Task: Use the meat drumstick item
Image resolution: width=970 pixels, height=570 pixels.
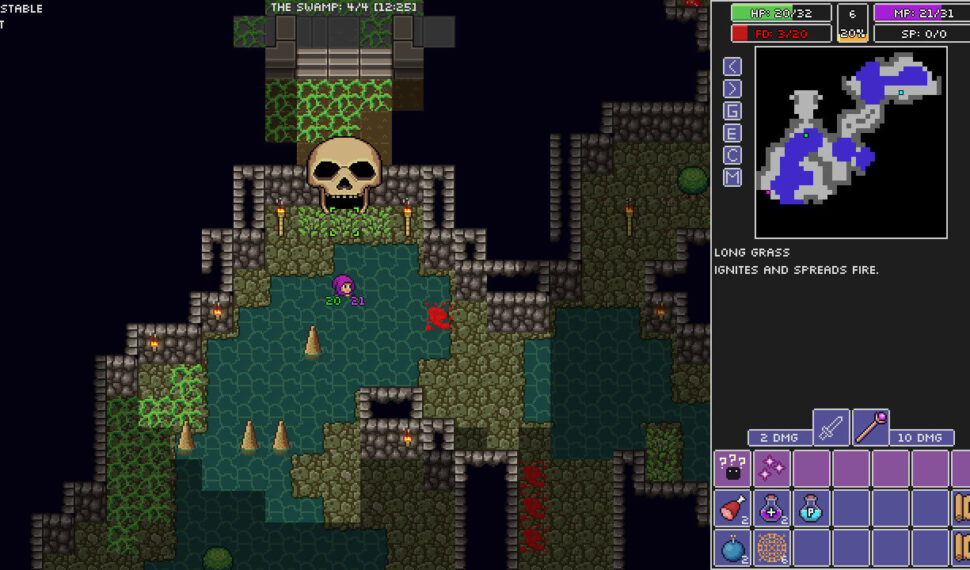Action: click(733, 508)
